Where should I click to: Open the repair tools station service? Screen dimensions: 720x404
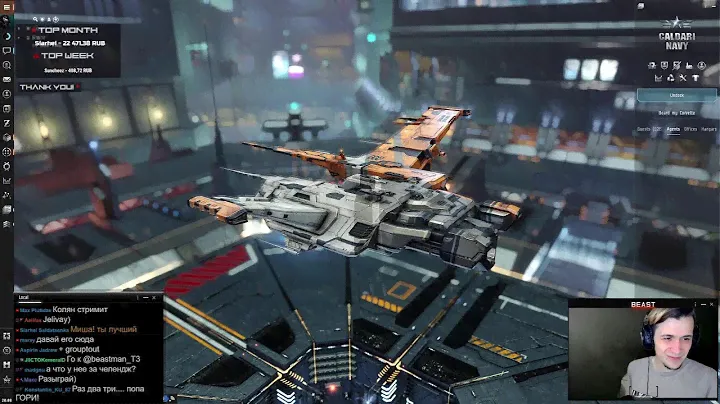click(681, 77)
